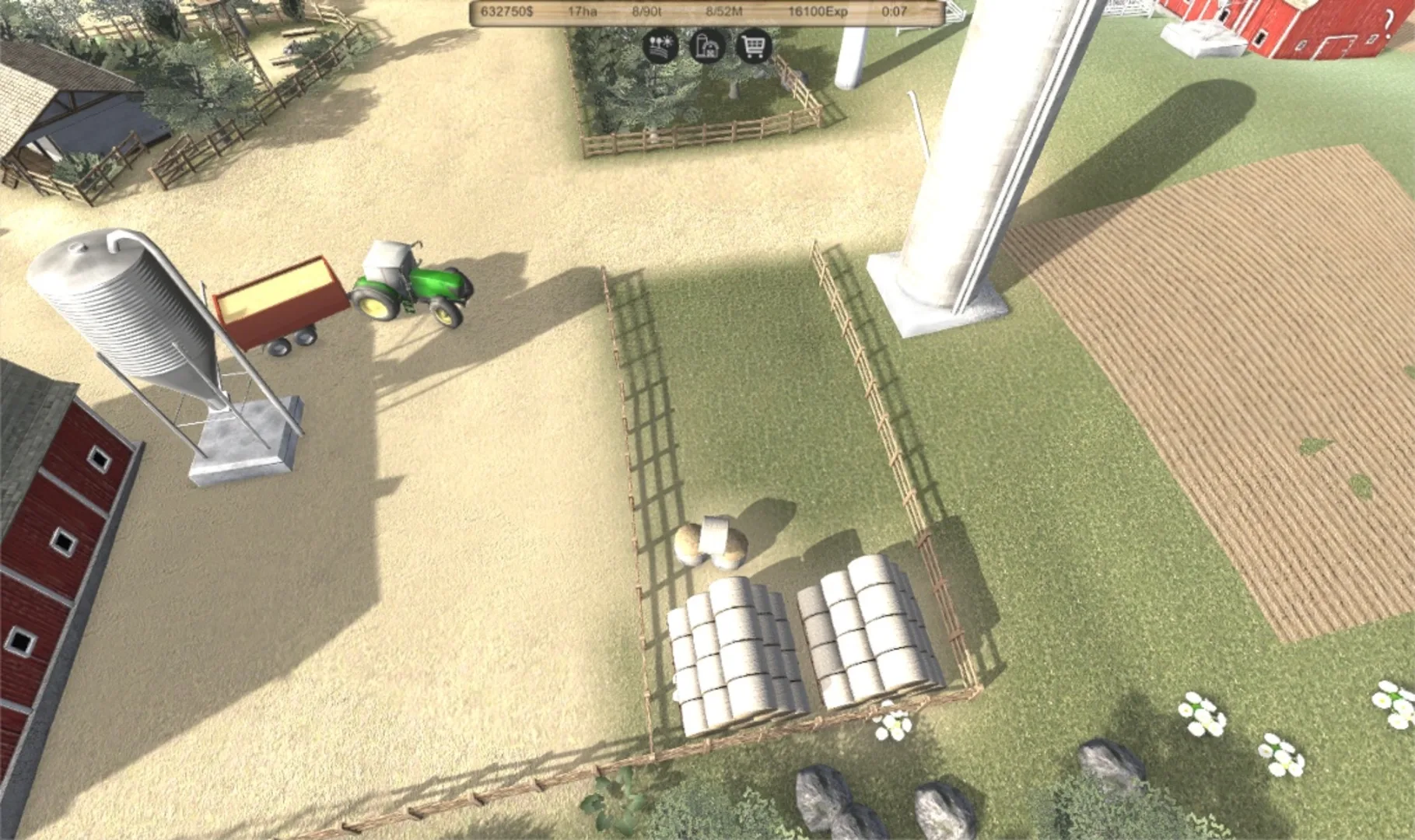This screenshot has height=840, width=1415.
Task: Click the fallen round hay bales
Action: point(712,537)
